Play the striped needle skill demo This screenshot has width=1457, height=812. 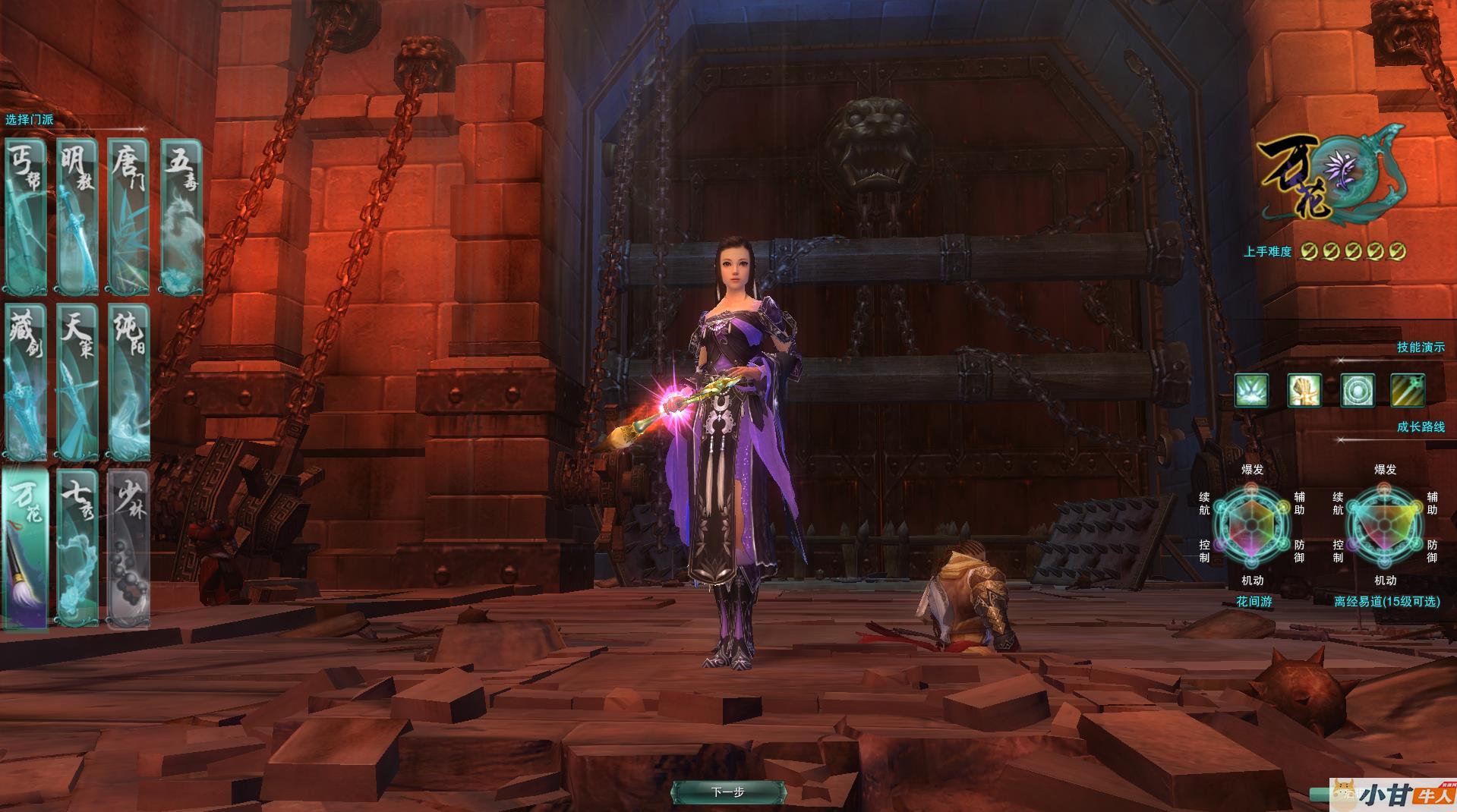click(x=1407, y=391)
